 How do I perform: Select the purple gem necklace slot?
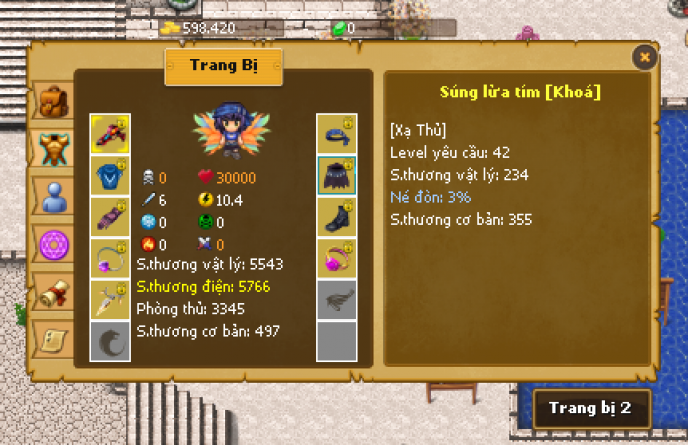click(x=109, y=259)
